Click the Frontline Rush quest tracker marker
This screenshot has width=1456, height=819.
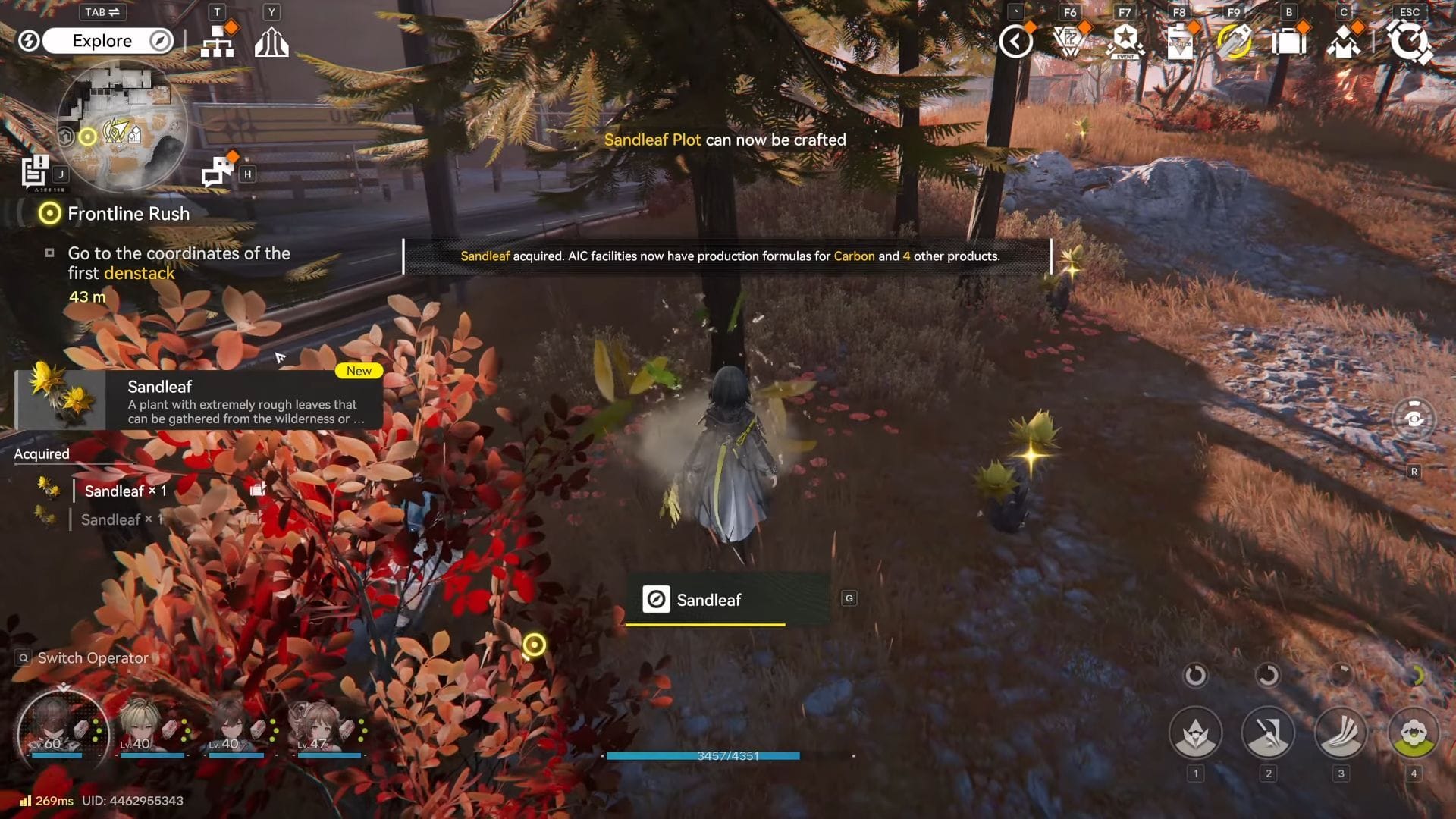tap(49, 214)
